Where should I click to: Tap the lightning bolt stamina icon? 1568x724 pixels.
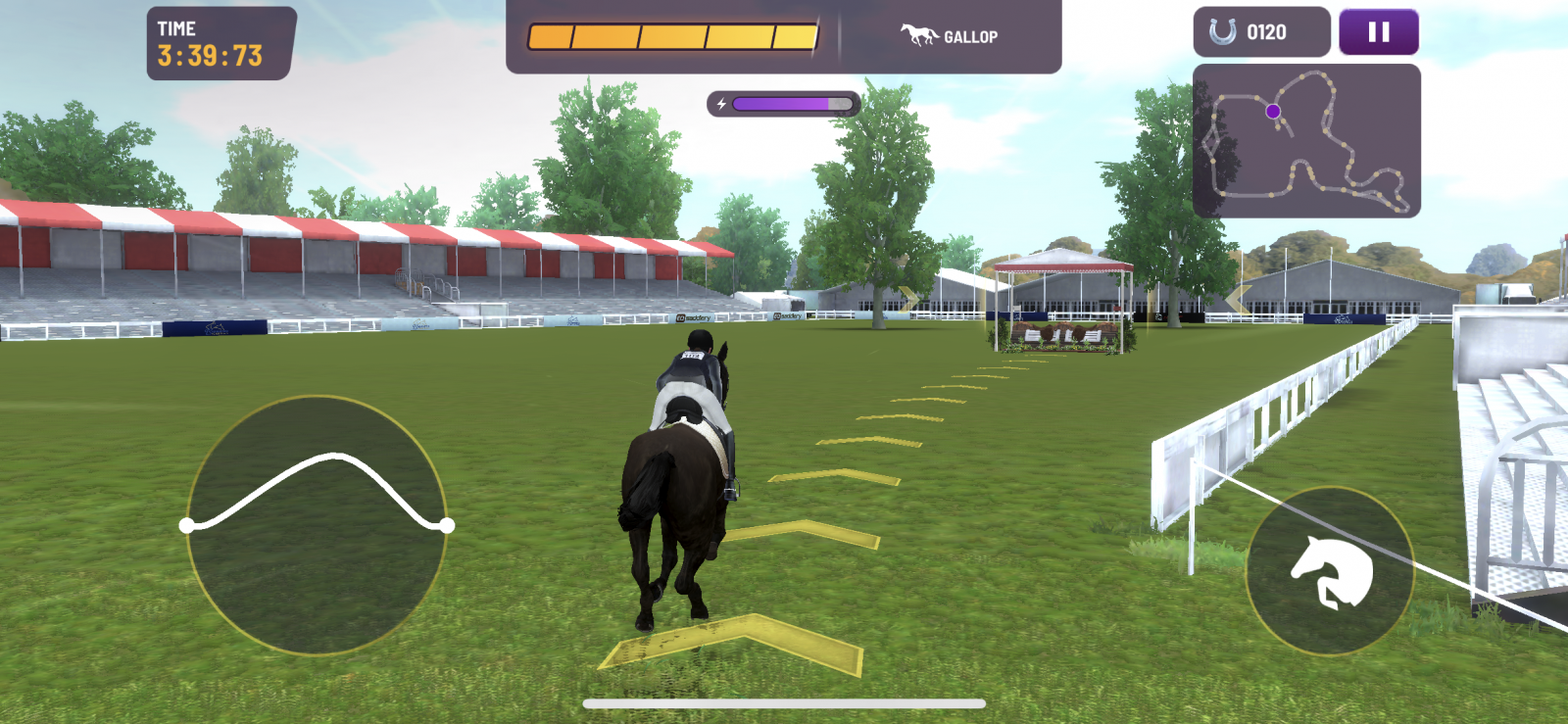pos(722,101)
